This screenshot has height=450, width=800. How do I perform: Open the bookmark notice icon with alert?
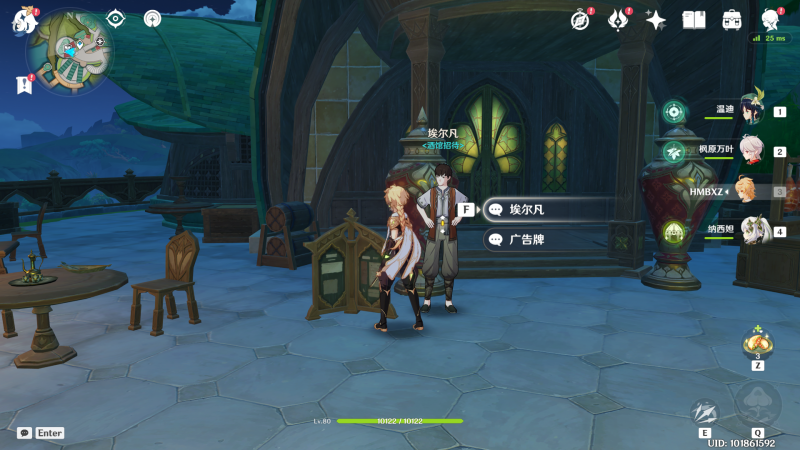(x=24, y=85)
